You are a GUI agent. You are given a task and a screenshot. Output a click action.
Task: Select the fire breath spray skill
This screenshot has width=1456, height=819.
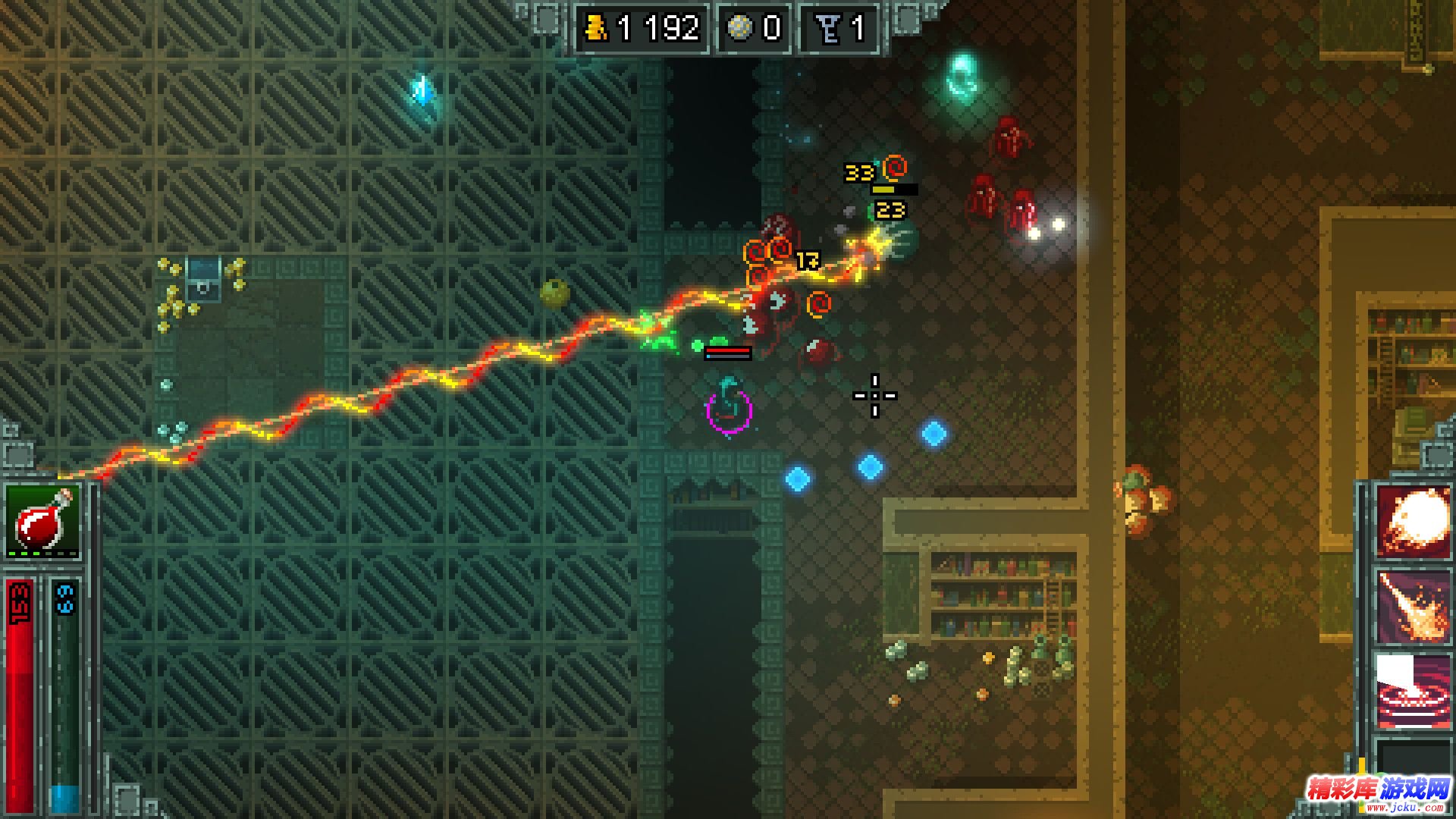[x=1413, y=607]
